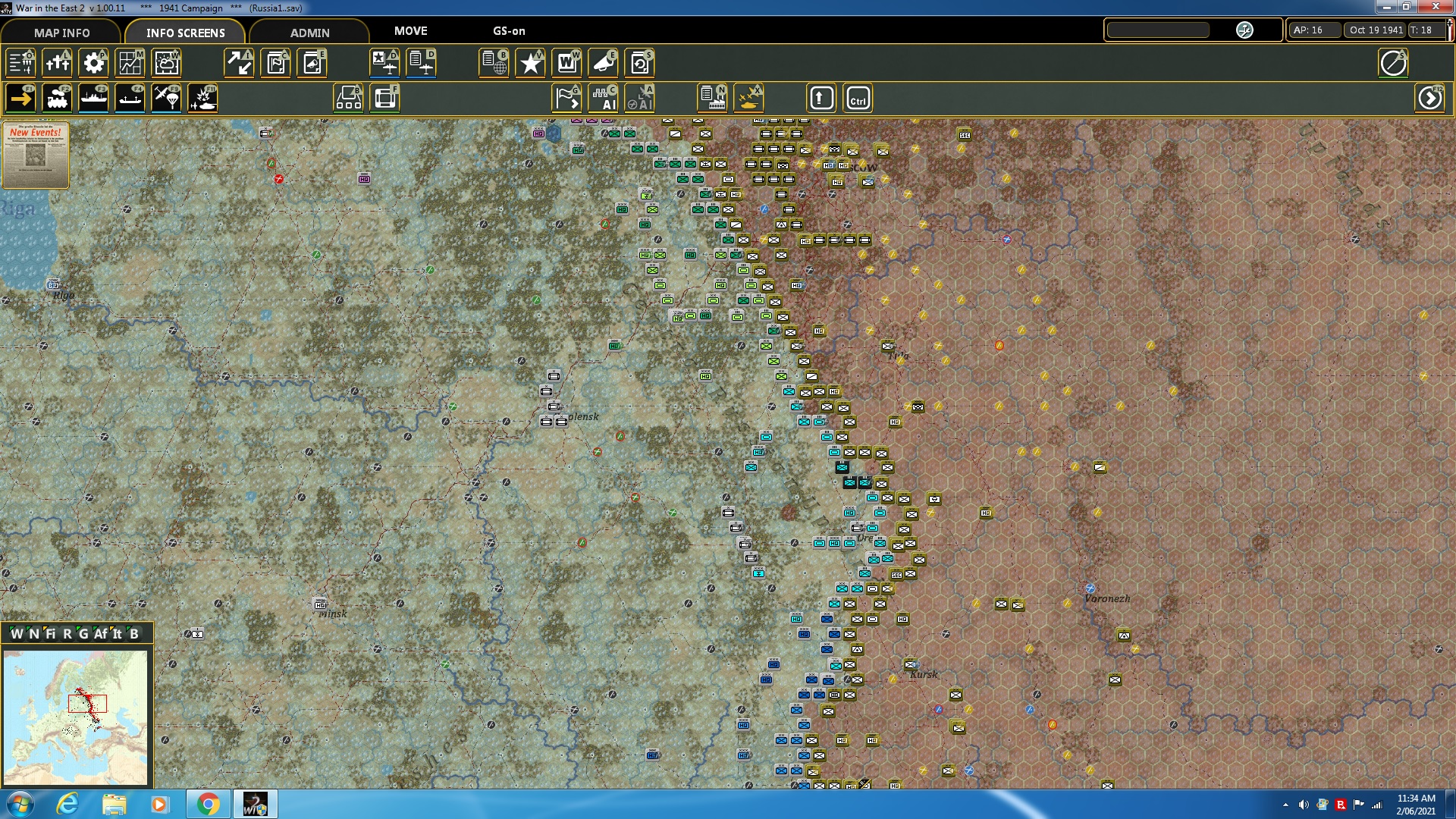This screenshot has height=819, width=1456.
Task: Open the Order of Battle screen
Action: (x=20, y=63)
